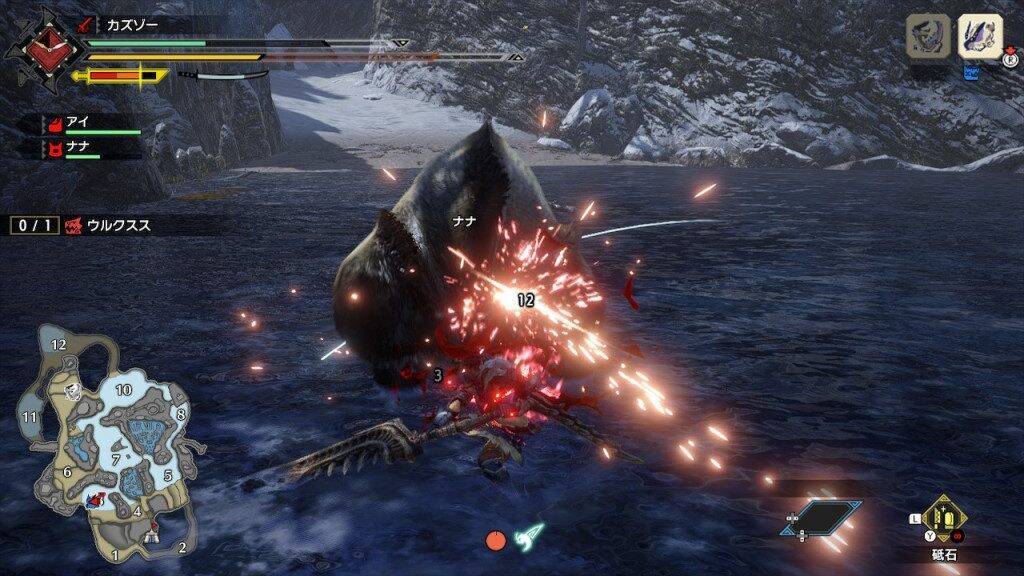Viewport: 1024px width, 576px height.
Task: Select area 10 on the minimap
Action: [124, 389]
